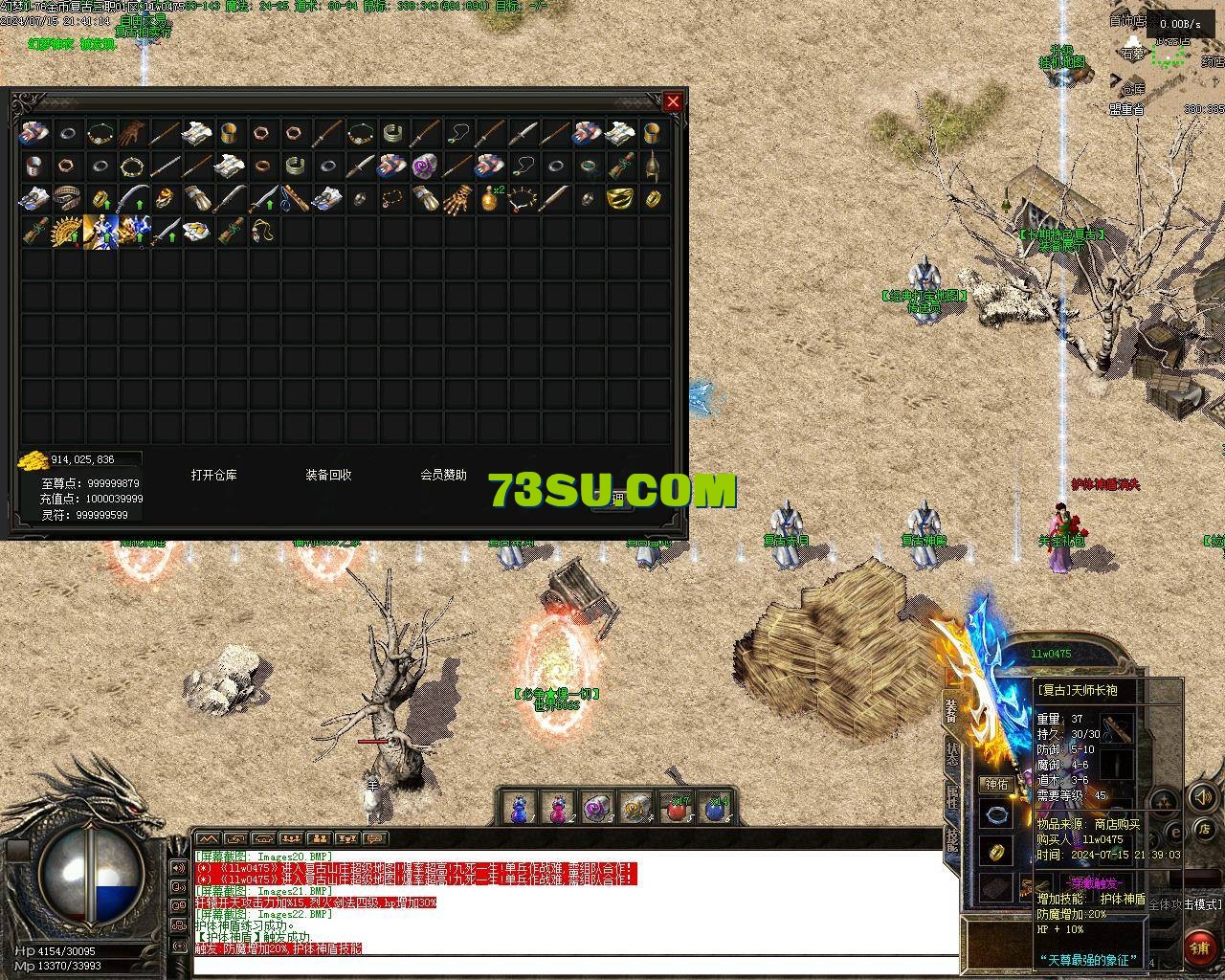Screen dimensions: 1225x980
Task: Select the golden skeletal hand item
Action: pos(457,199)
